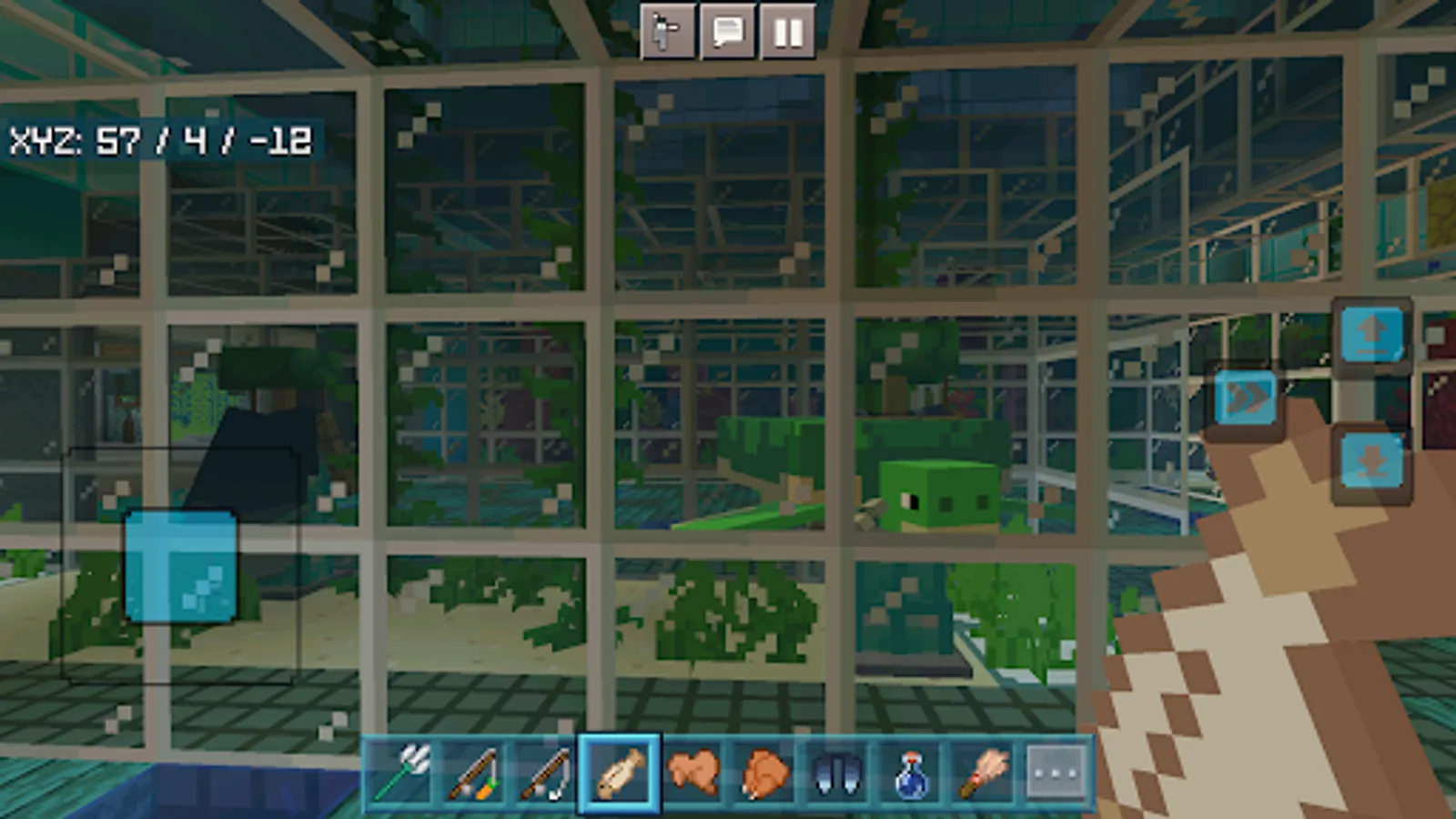Click the XYZ coordinates display
The width and height of the screenshot is (1456, 819).
click(x=164, y=140)
